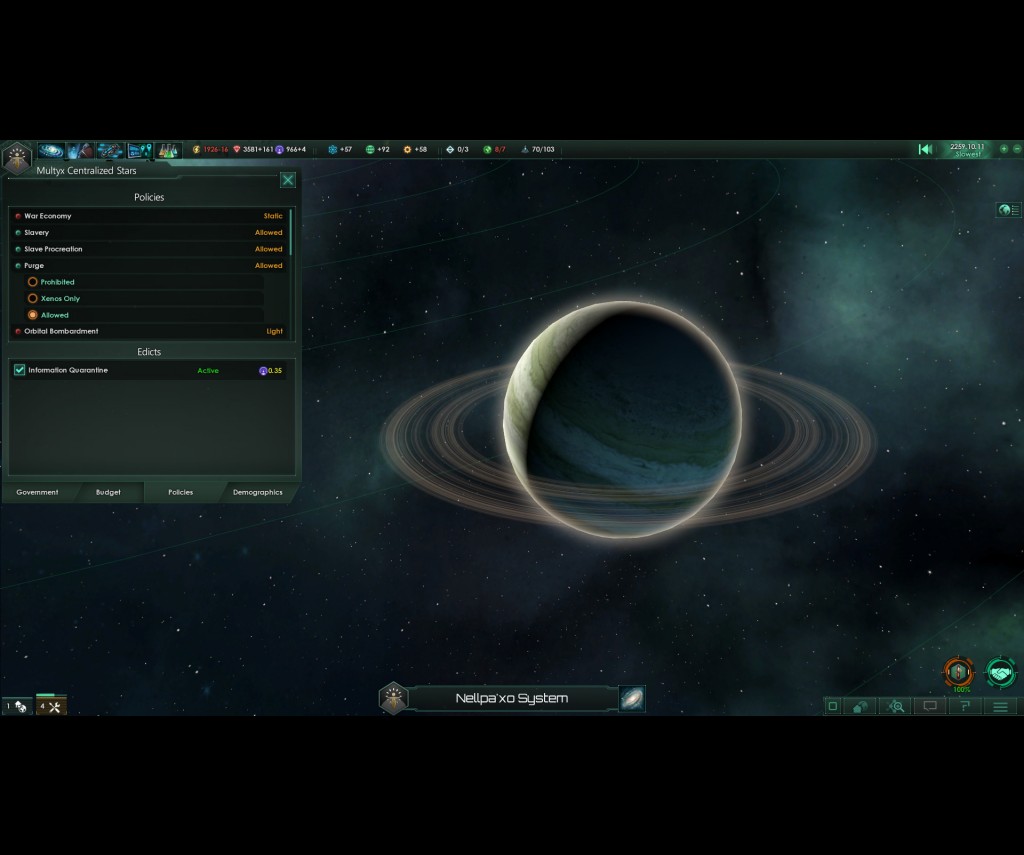Expand the War Economy policy row
This screenshot has height=855, width=1024.
[148, 216]
